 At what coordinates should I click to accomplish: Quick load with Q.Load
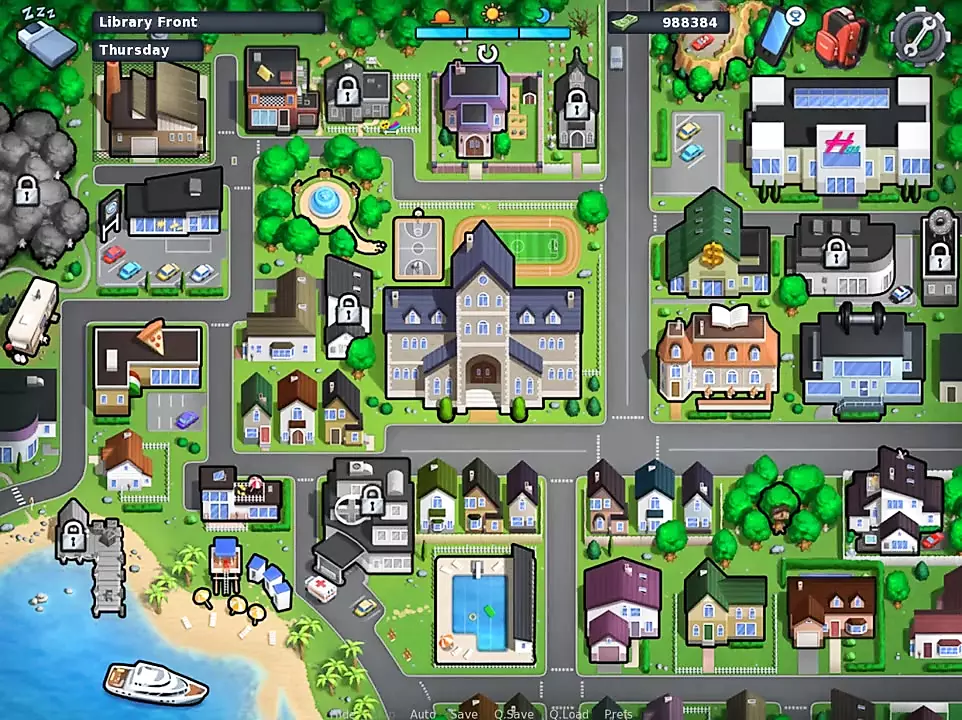pyautogui.click(x=568, y=713)
